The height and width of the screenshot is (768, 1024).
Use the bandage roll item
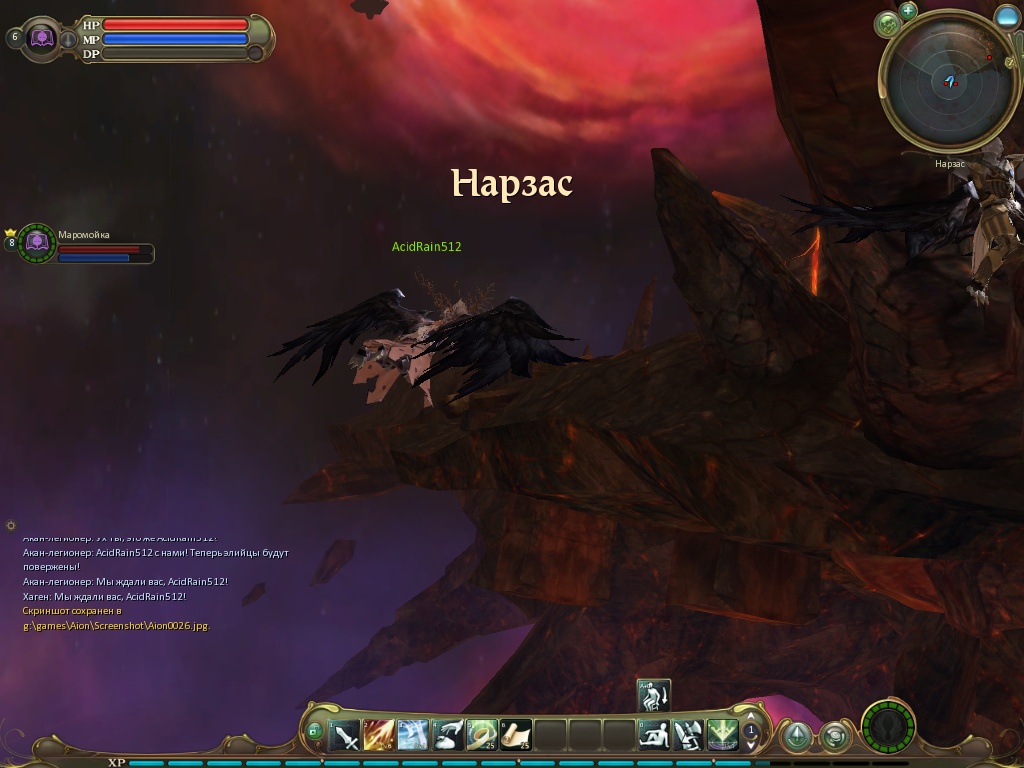coord(481,736)
